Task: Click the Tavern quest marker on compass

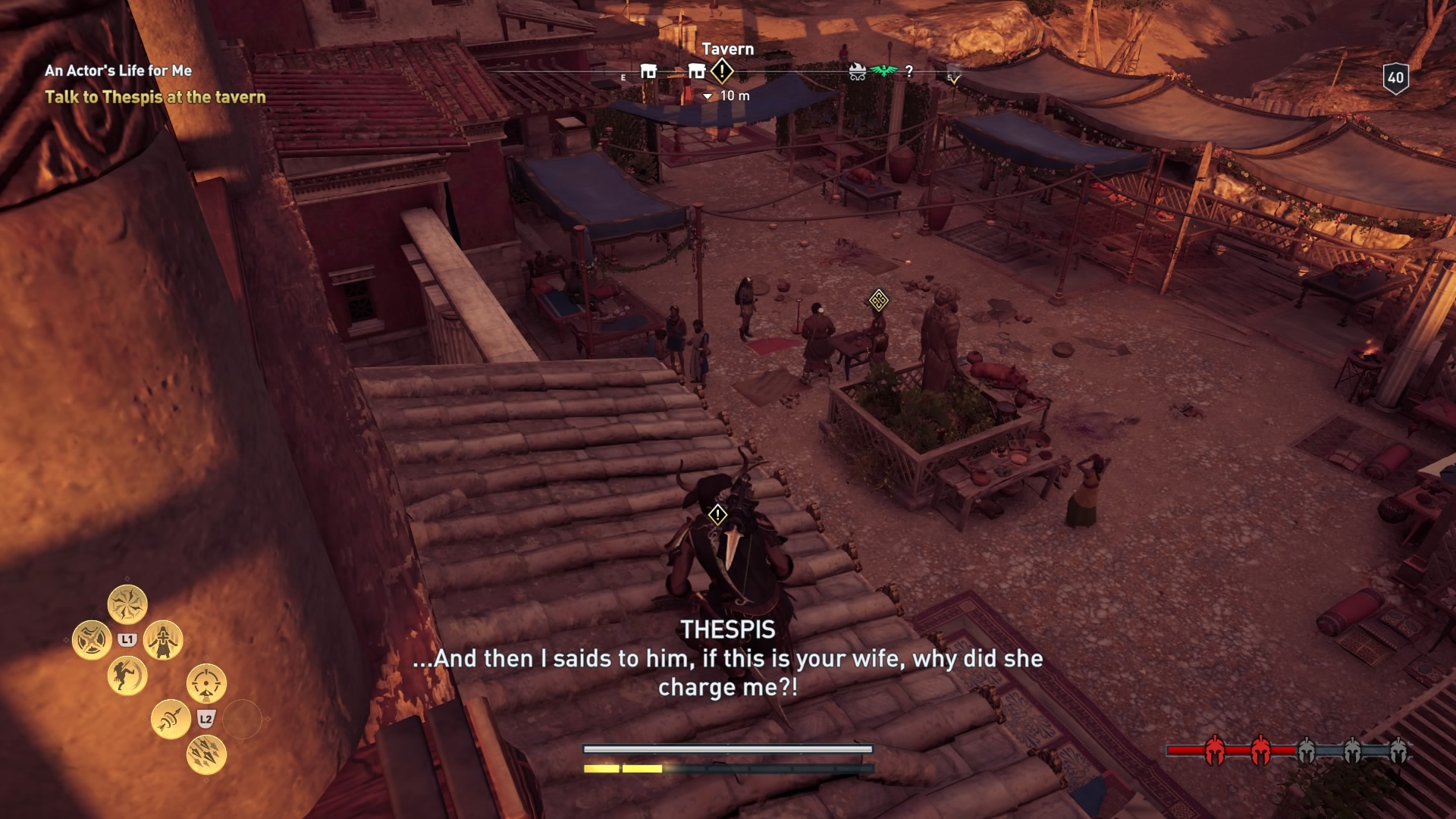Action: [x=722, y=72]
